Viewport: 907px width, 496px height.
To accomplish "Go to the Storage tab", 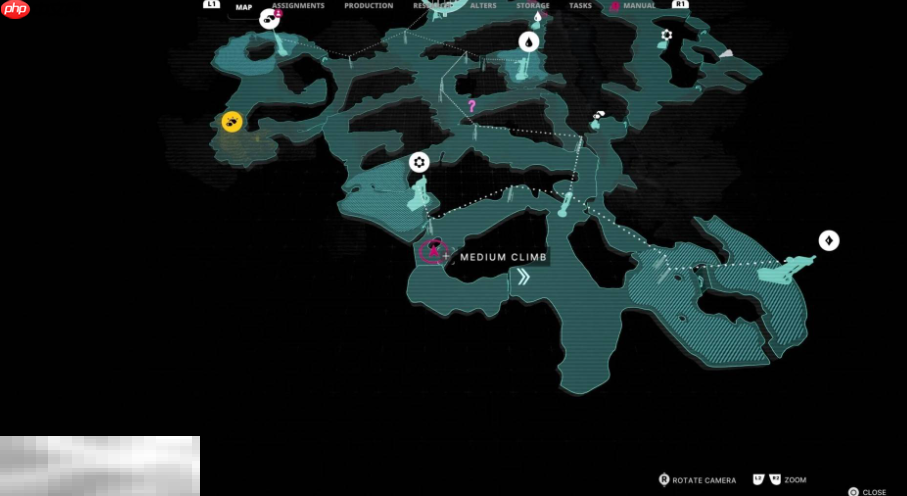I will [533, 6].
